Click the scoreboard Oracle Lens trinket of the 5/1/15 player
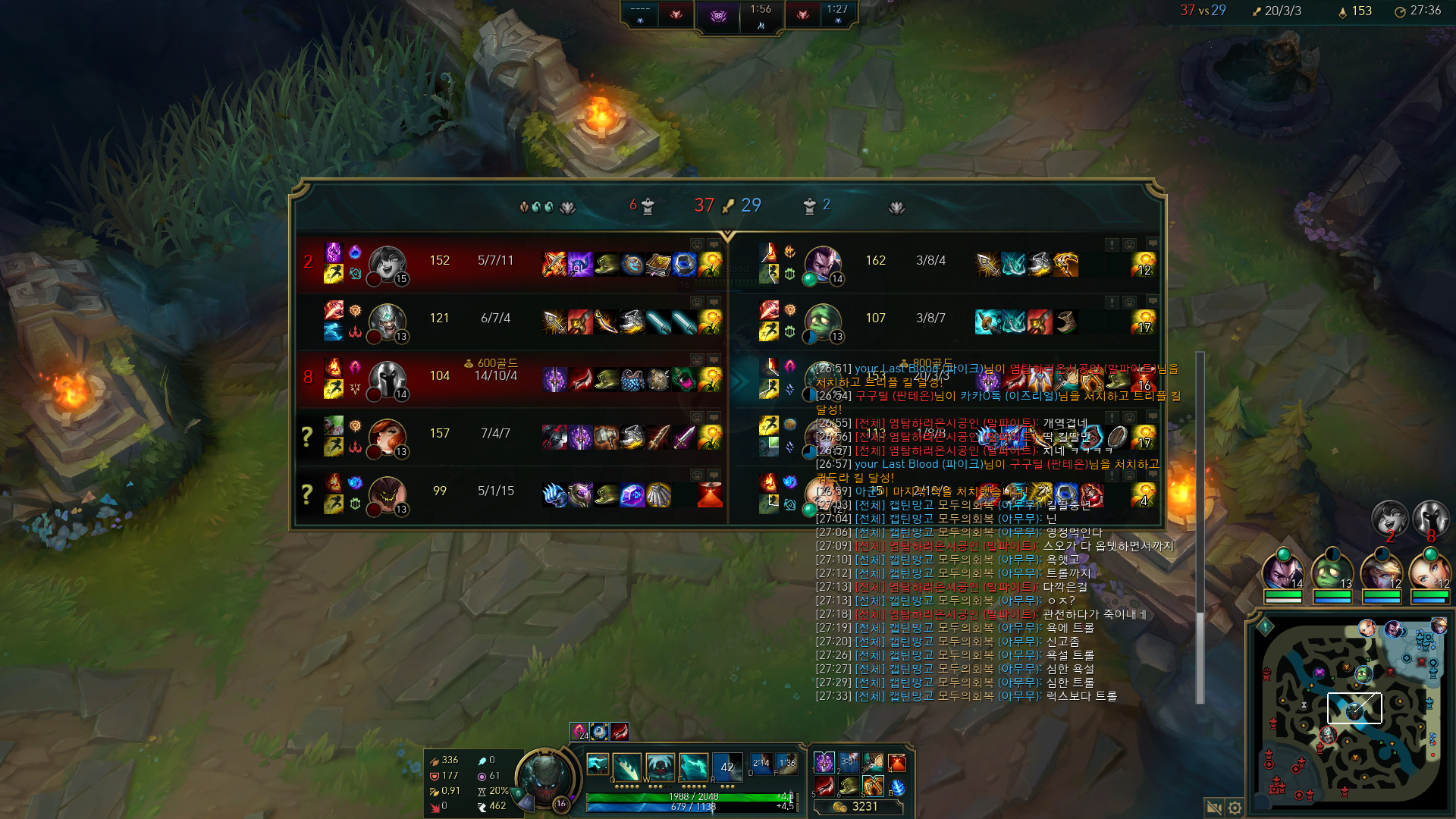This screenshot has height=819, width=1456. coord(710,494)
